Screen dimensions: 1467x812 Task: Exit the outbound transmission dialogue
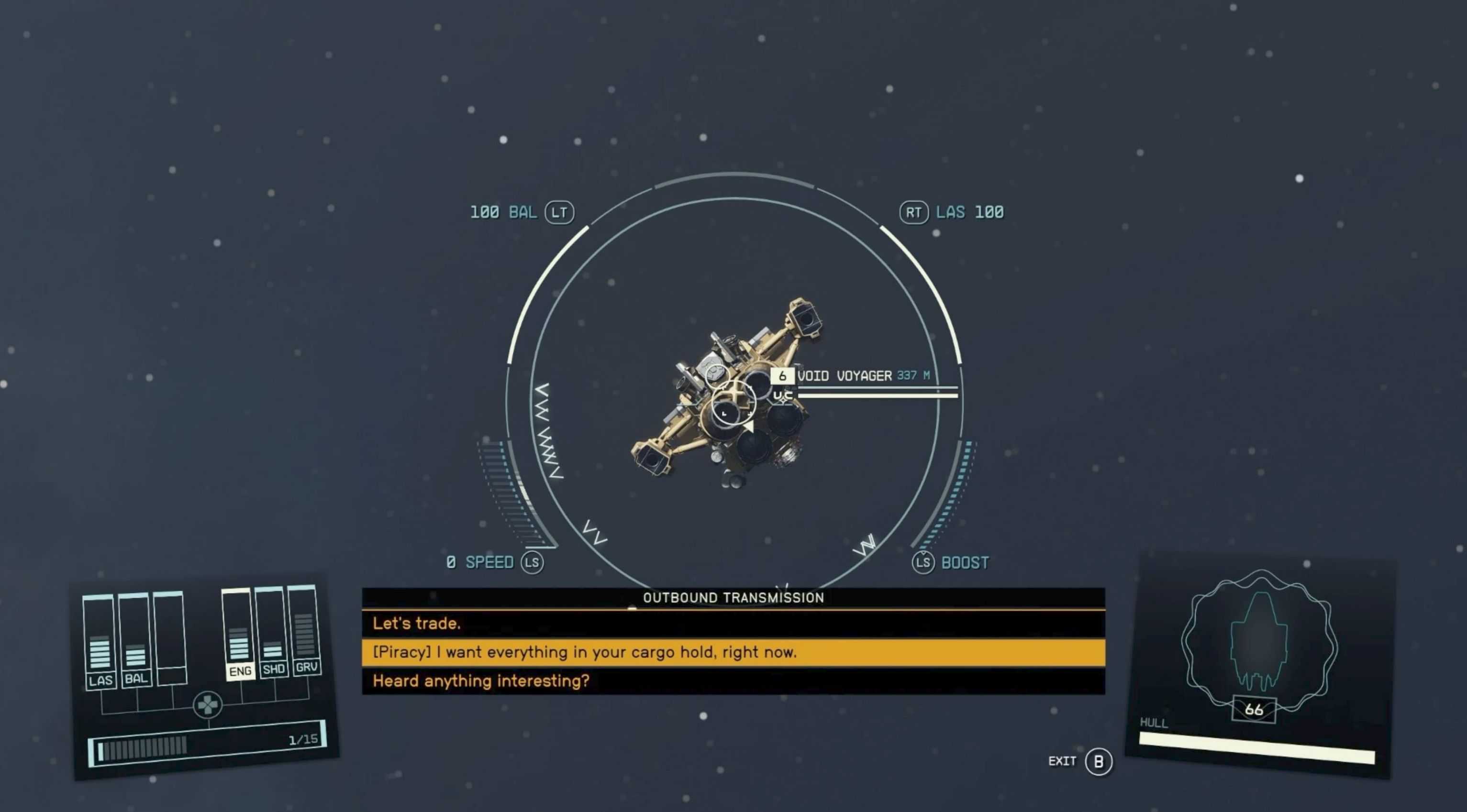[1098, 761]
